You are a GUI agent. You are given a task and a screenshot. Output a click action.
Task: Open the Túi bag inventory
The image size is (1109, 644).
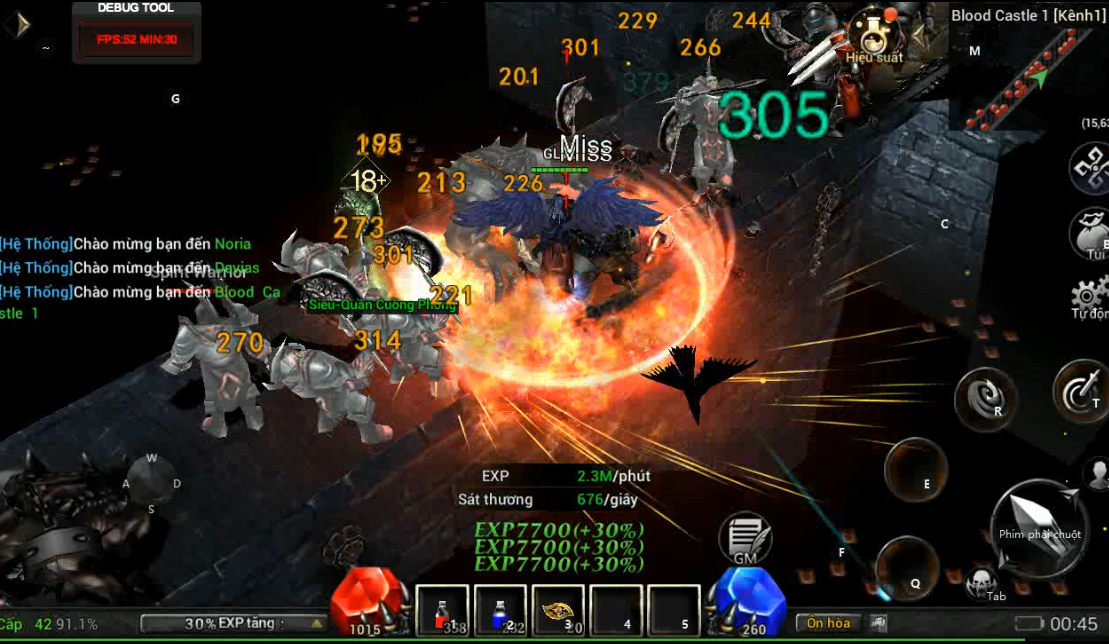(1091, 234)
